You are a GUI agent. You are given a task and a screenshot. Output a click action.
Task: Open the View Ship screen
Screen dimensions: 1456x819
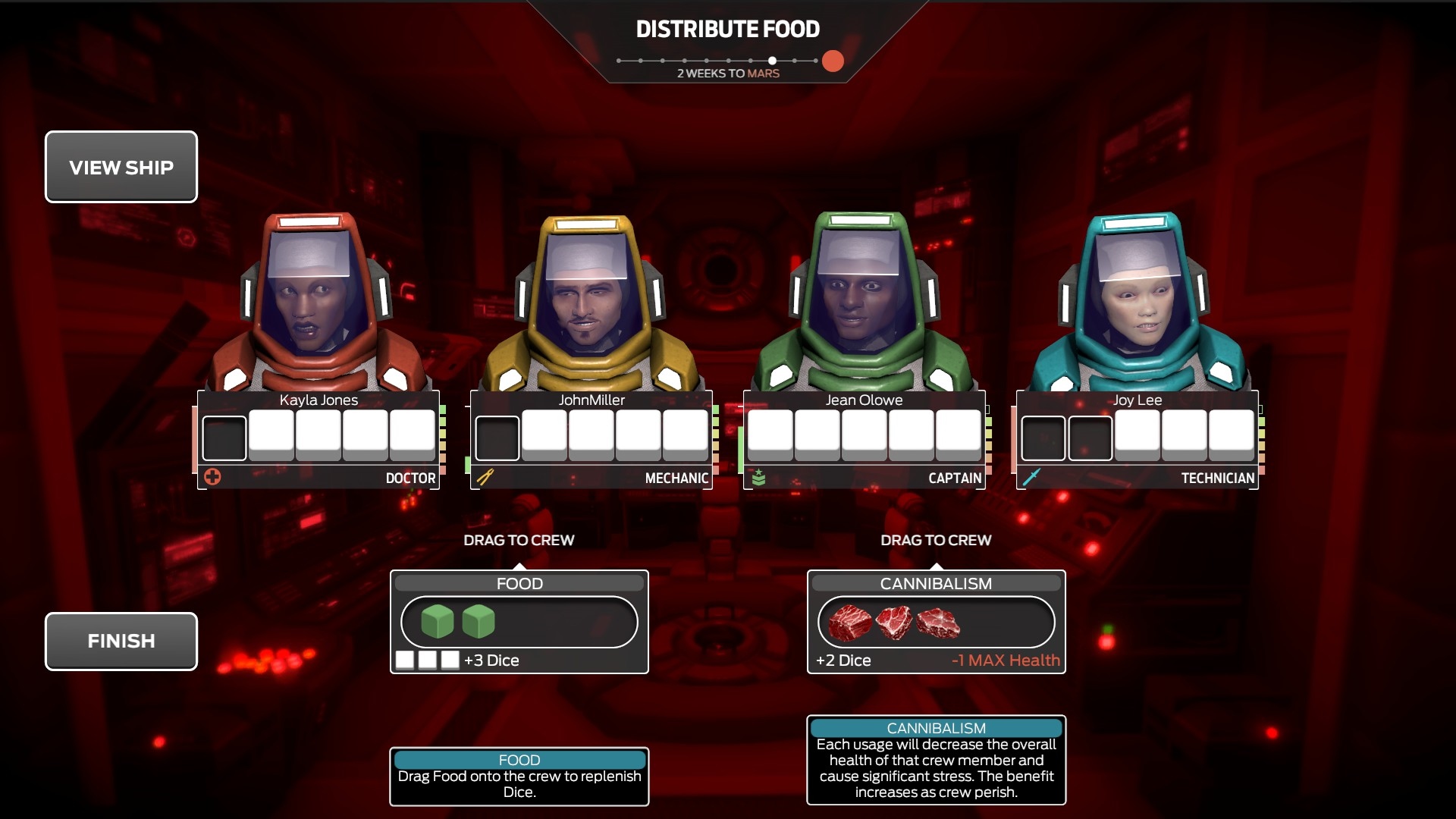click(121, 167)
